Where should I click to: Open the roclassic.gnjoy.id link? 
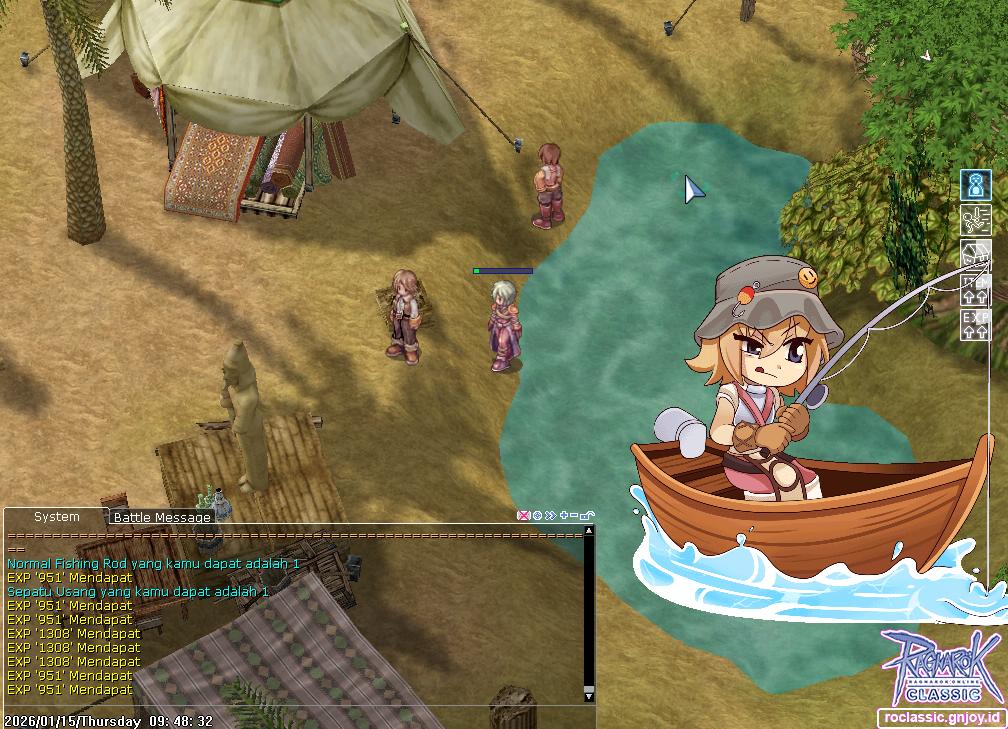click(x=941, y=718)
